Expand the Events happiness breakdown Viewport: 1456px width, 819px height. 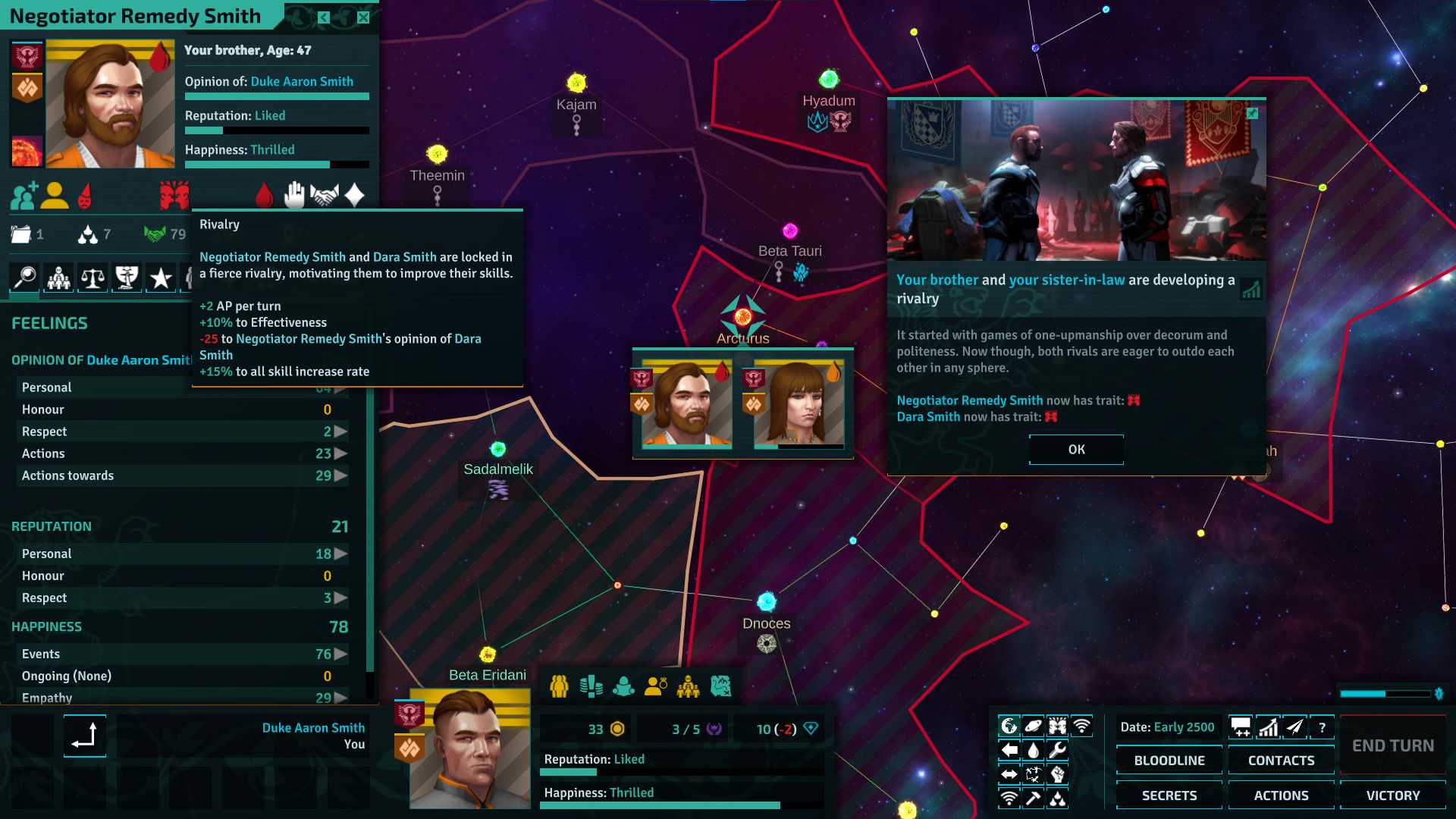[x=339, y=654]
